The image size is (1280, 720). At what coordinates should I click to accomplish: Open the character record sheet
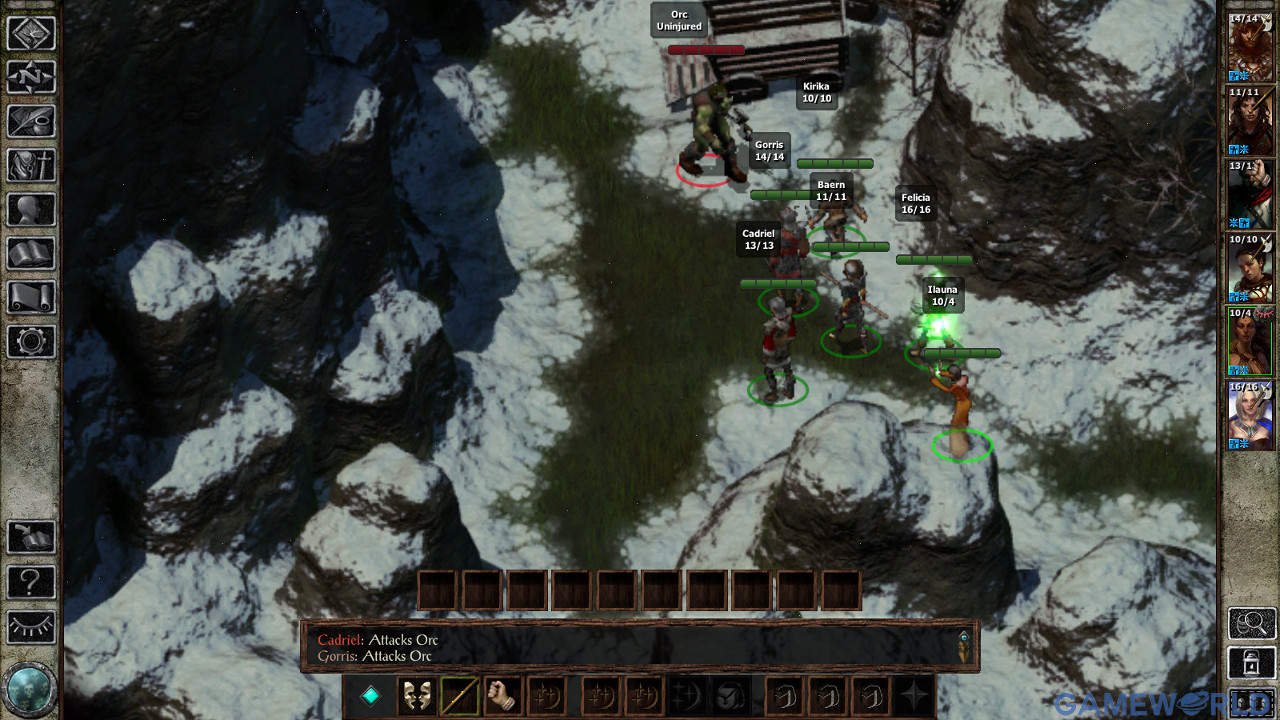(x=33, y=210)
